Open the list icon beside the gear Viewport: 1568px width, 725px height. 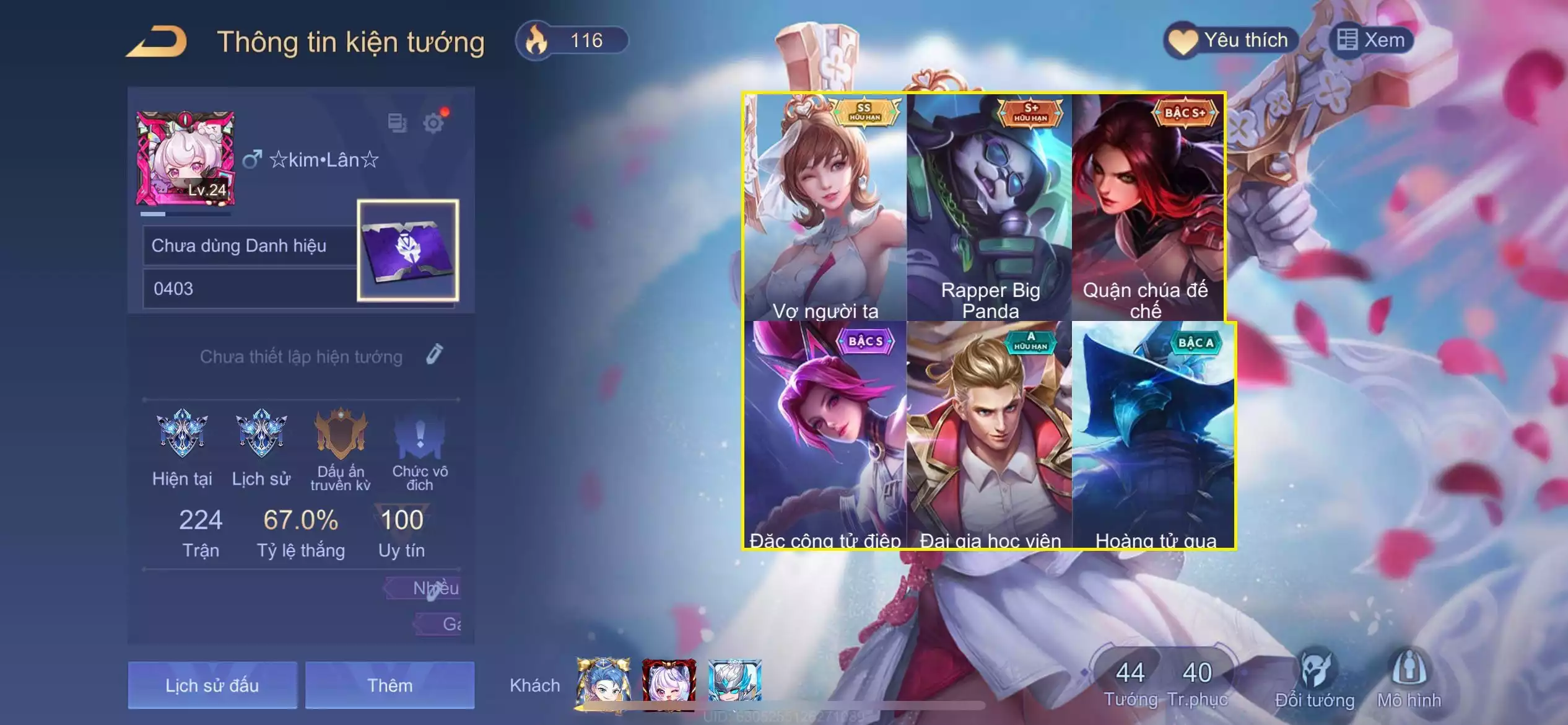pyautogui.click(x=397, y=123)
